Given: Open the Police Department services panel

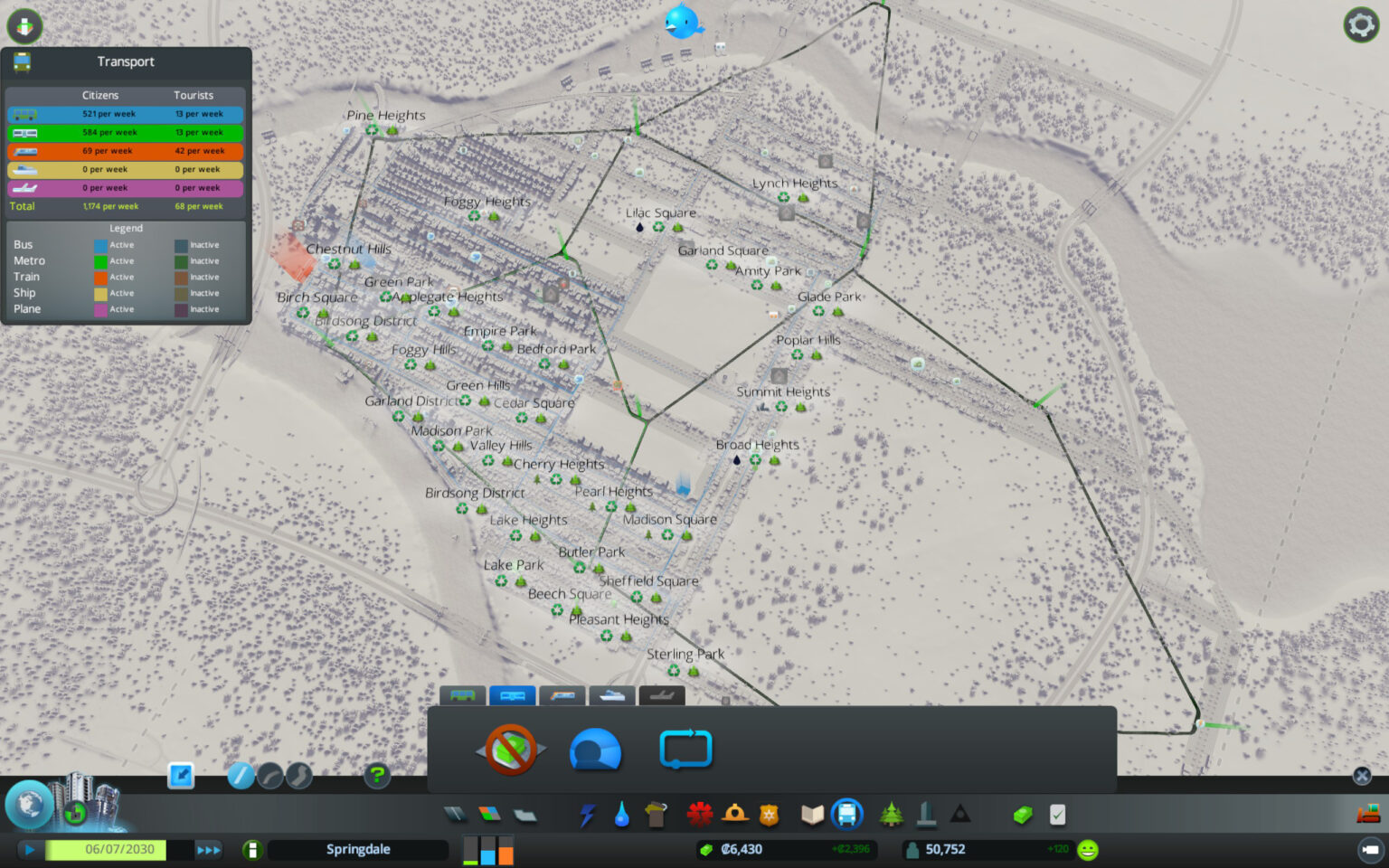Looking at the screenshot, I should [x=768, y=815].
